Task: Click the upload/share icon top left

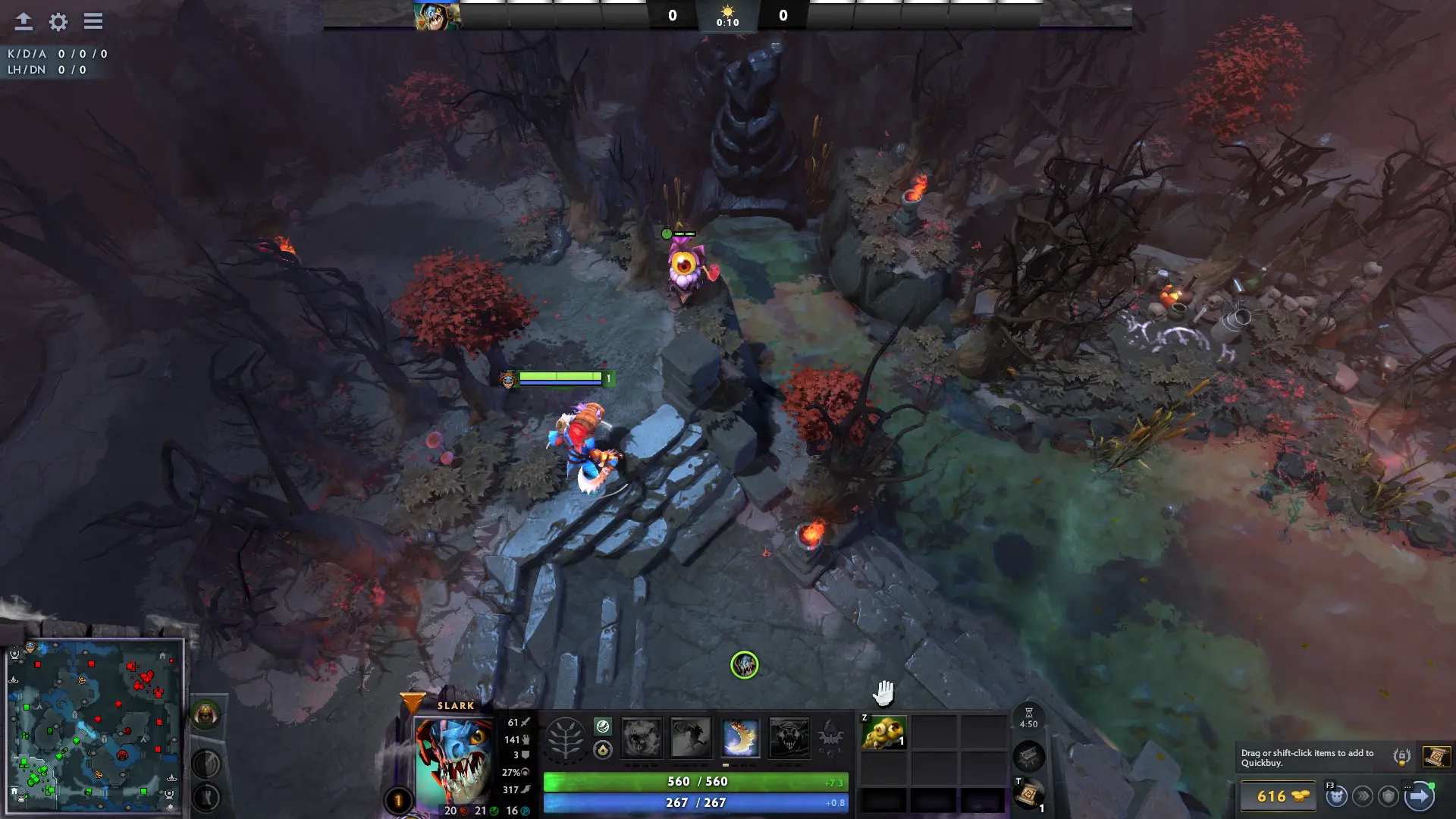Action: 24,21
